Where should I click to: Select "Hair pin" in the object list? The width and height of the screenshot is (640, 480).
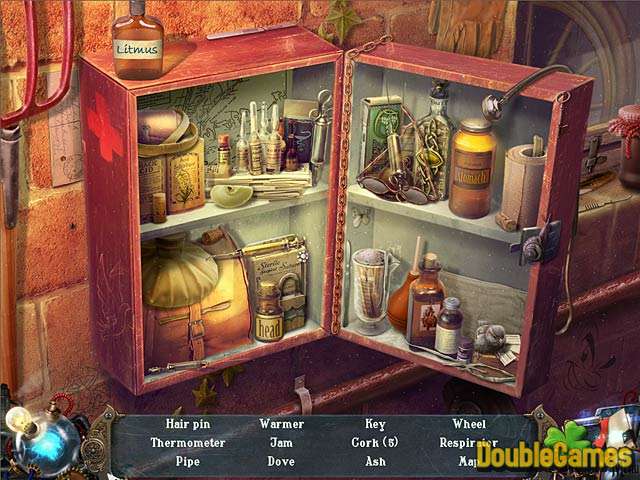click(x=188, y=424)
